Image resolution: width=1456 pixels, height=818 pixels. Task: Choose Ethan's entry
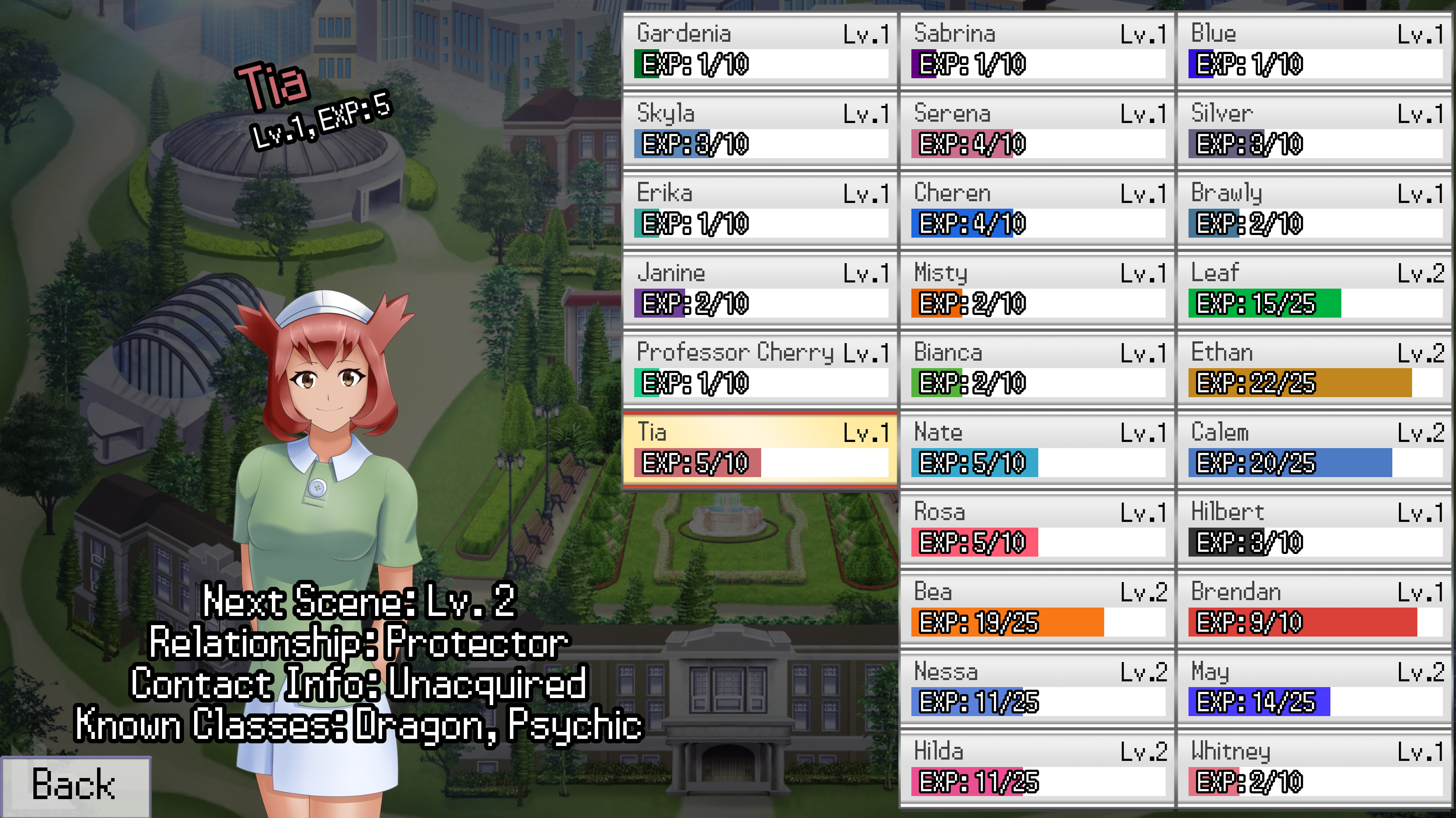coord(1314,369)
